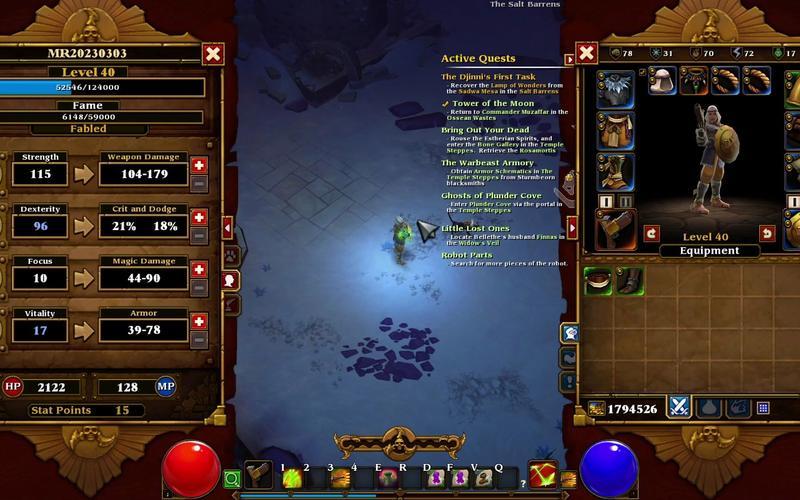Screen dimensions: 800x500
Task: Rotate character preview with left arrow
Action: pos(651,233)
